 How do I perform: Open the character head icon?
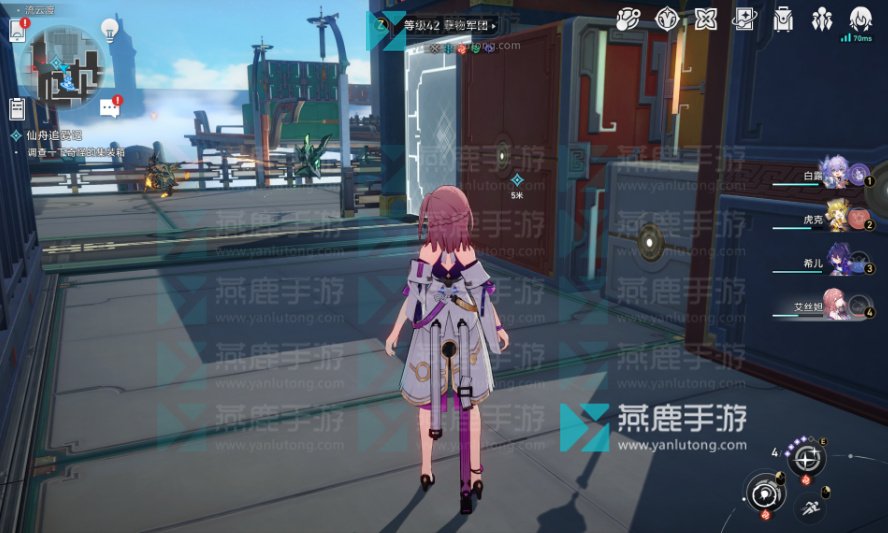(x=860, y=18)
